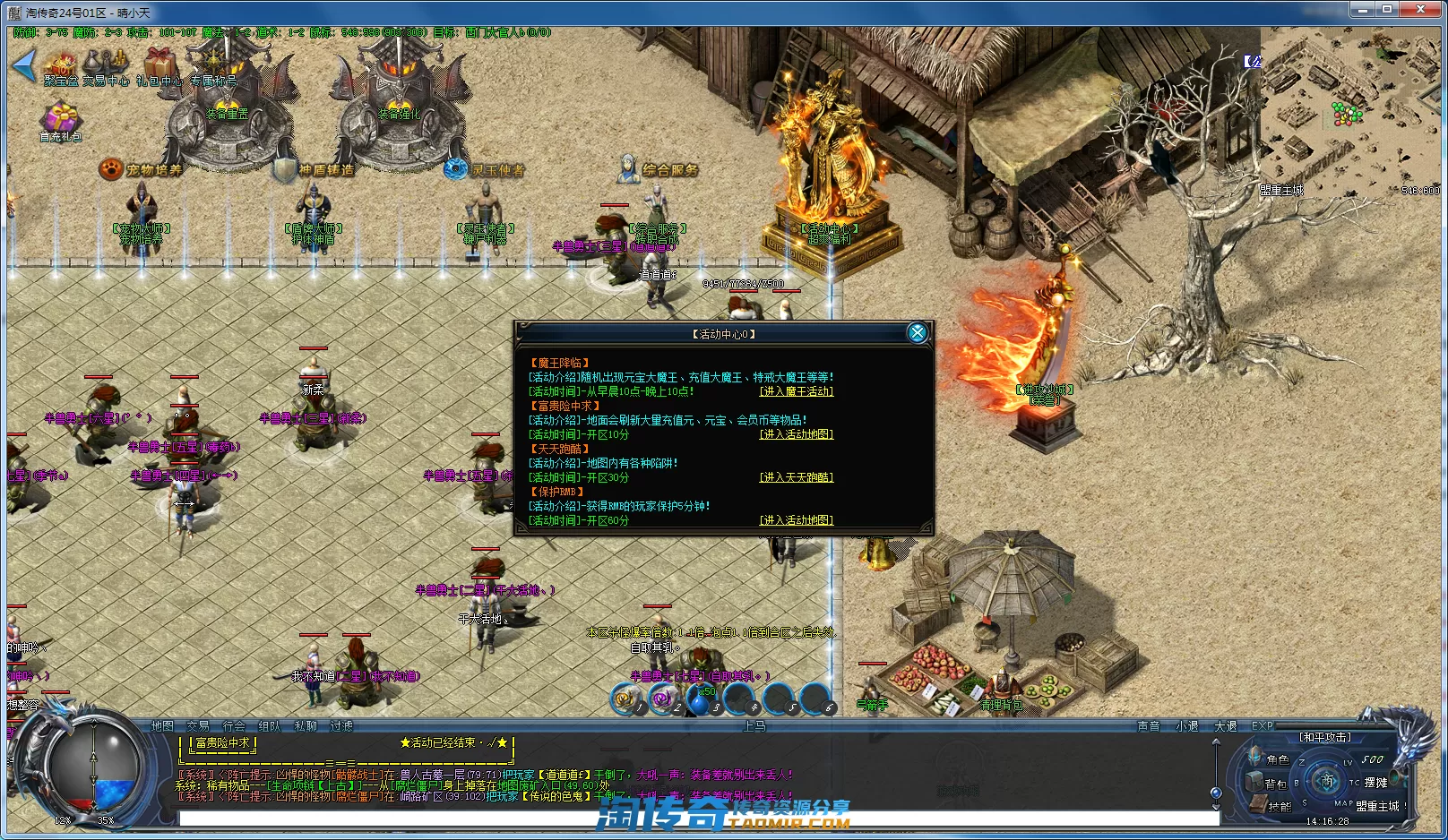Open the 背包 backpack
Viewport: 1448px width, 840px height.
coord(1257,783)
